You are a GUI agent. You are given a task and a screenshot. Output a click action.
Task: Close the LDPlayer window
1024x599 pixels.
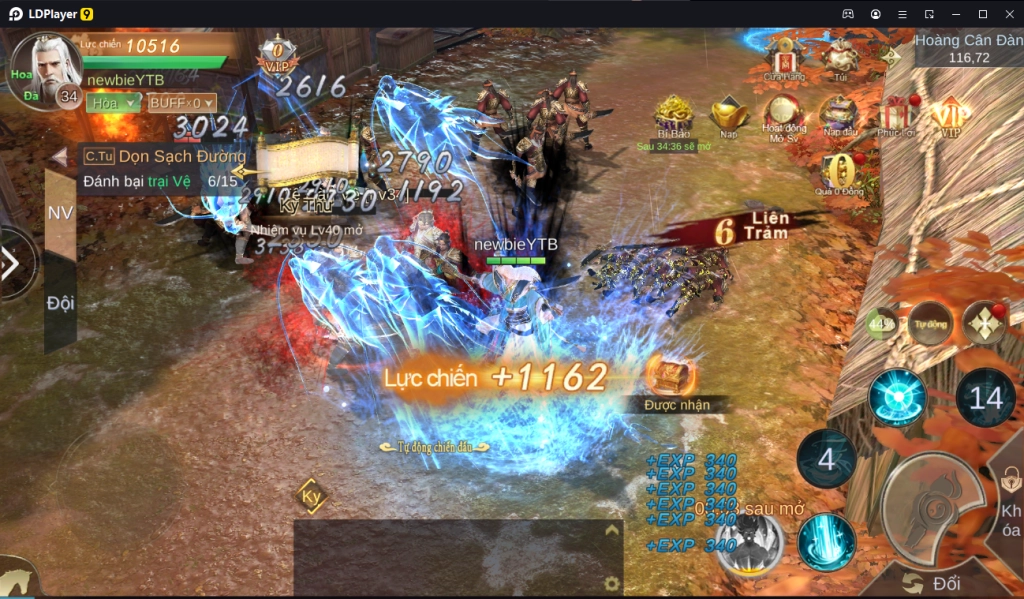point(1007,14)
